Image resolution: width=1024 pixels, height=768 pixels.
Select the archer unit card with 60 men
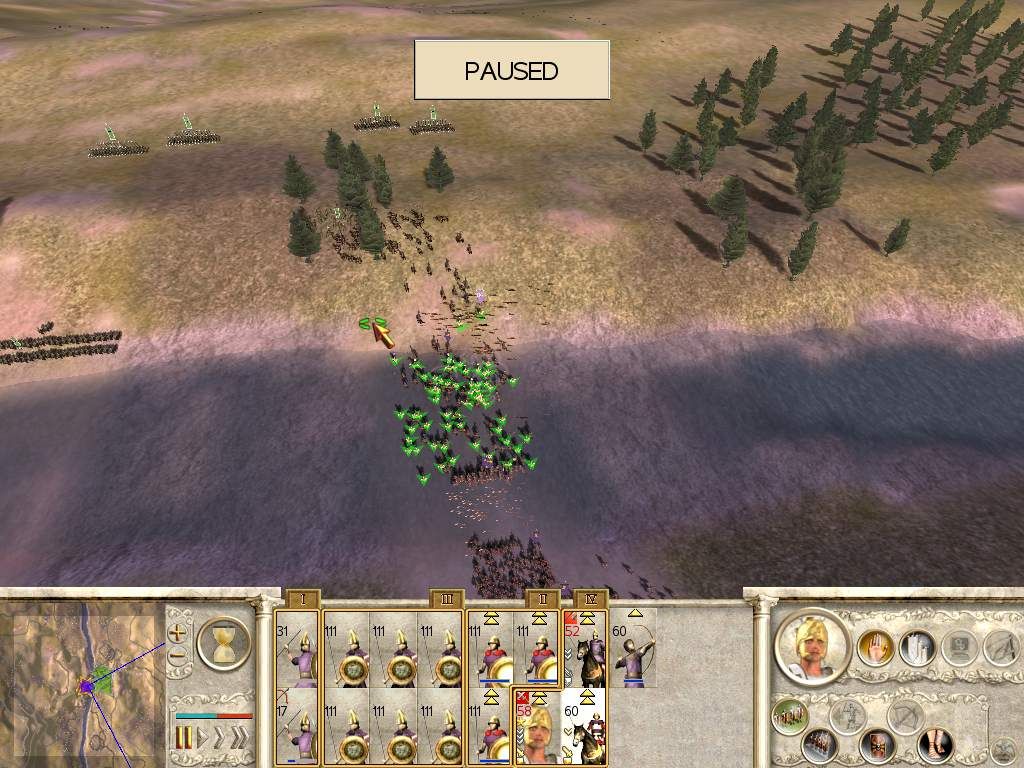[x=633, y=649]
